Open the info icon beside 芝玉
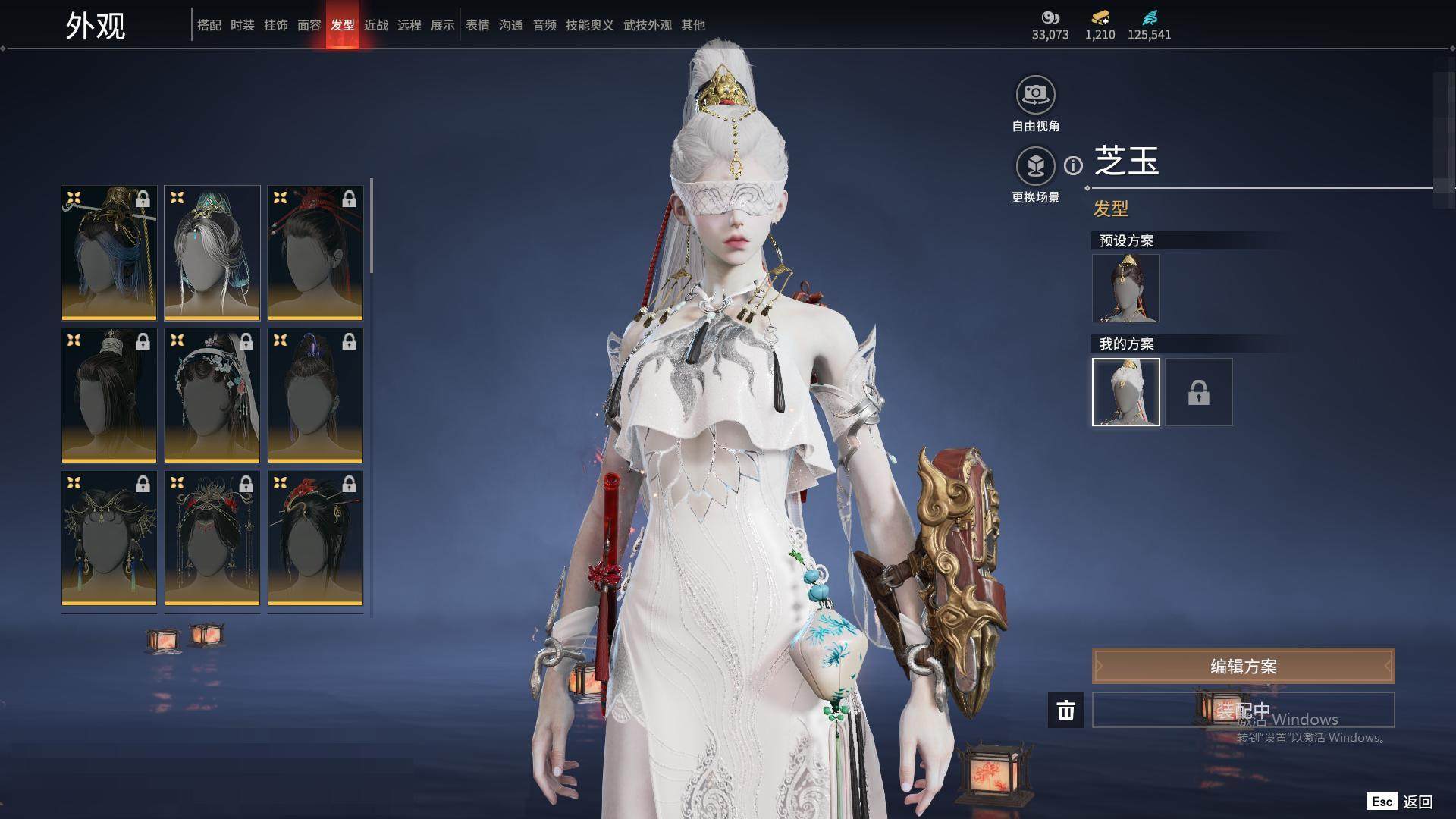1456x819 pixels. point(1073,165)
